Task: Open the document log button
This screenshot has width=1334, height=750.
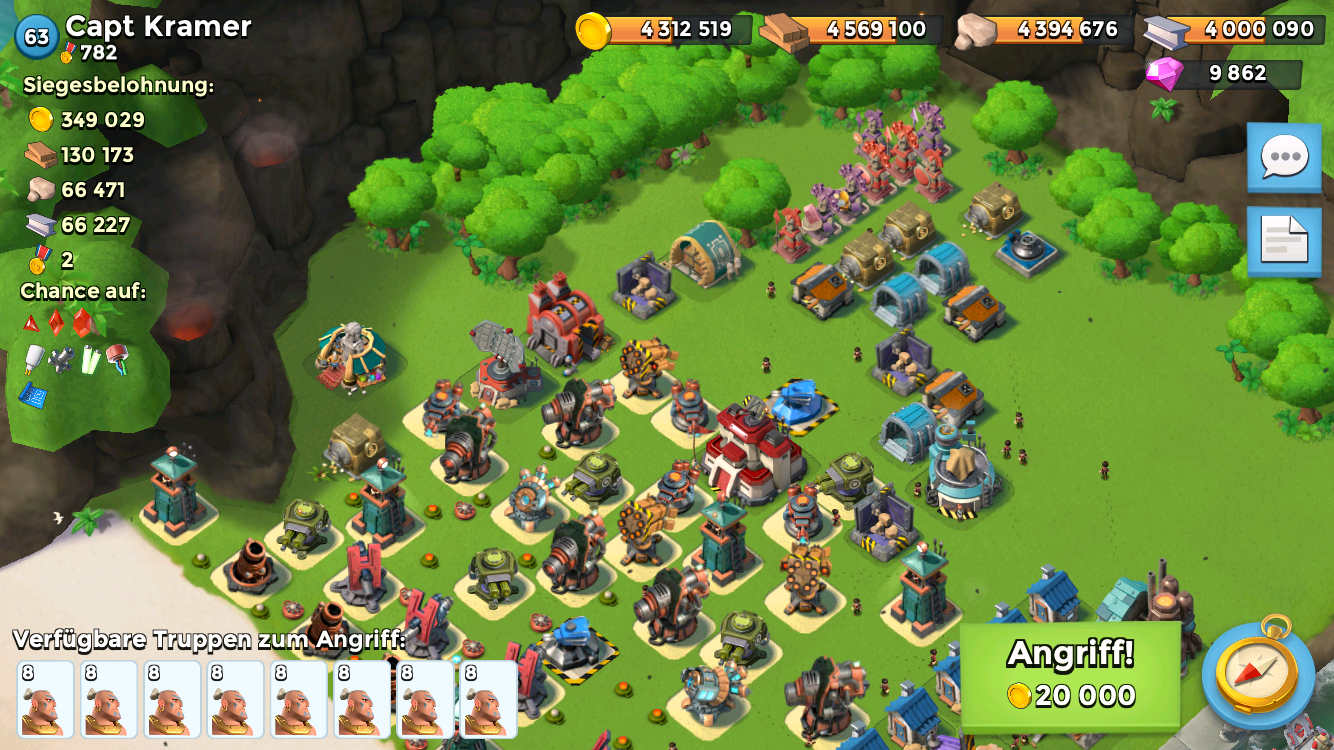Action: (x=1284, y=242)
